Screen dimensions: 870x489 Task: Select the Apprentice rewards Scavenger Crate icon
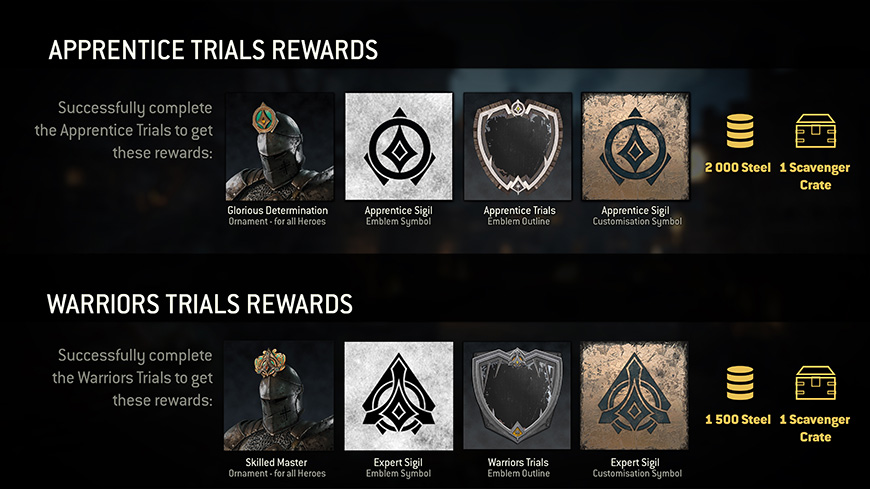click(x=815, y=131)
